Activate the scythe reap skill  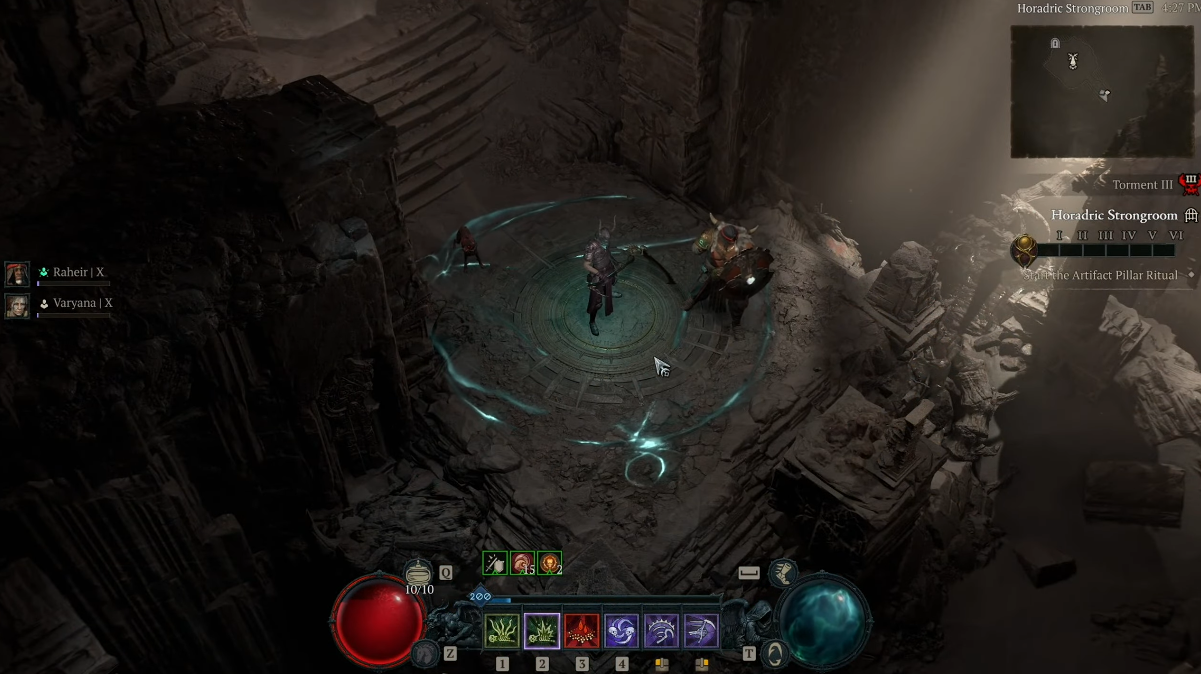701,631
